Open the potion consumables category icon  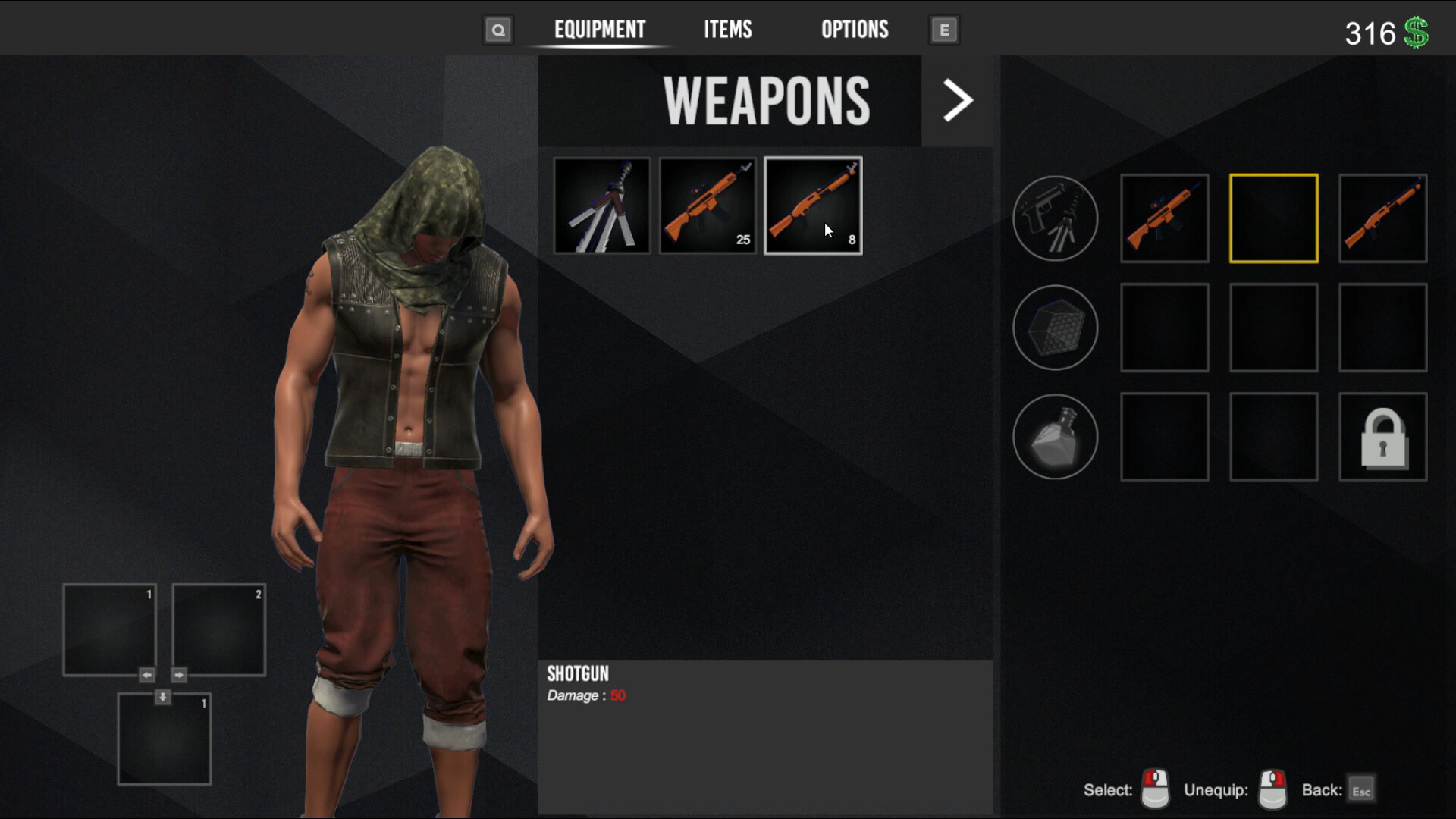click(1055, 438)
